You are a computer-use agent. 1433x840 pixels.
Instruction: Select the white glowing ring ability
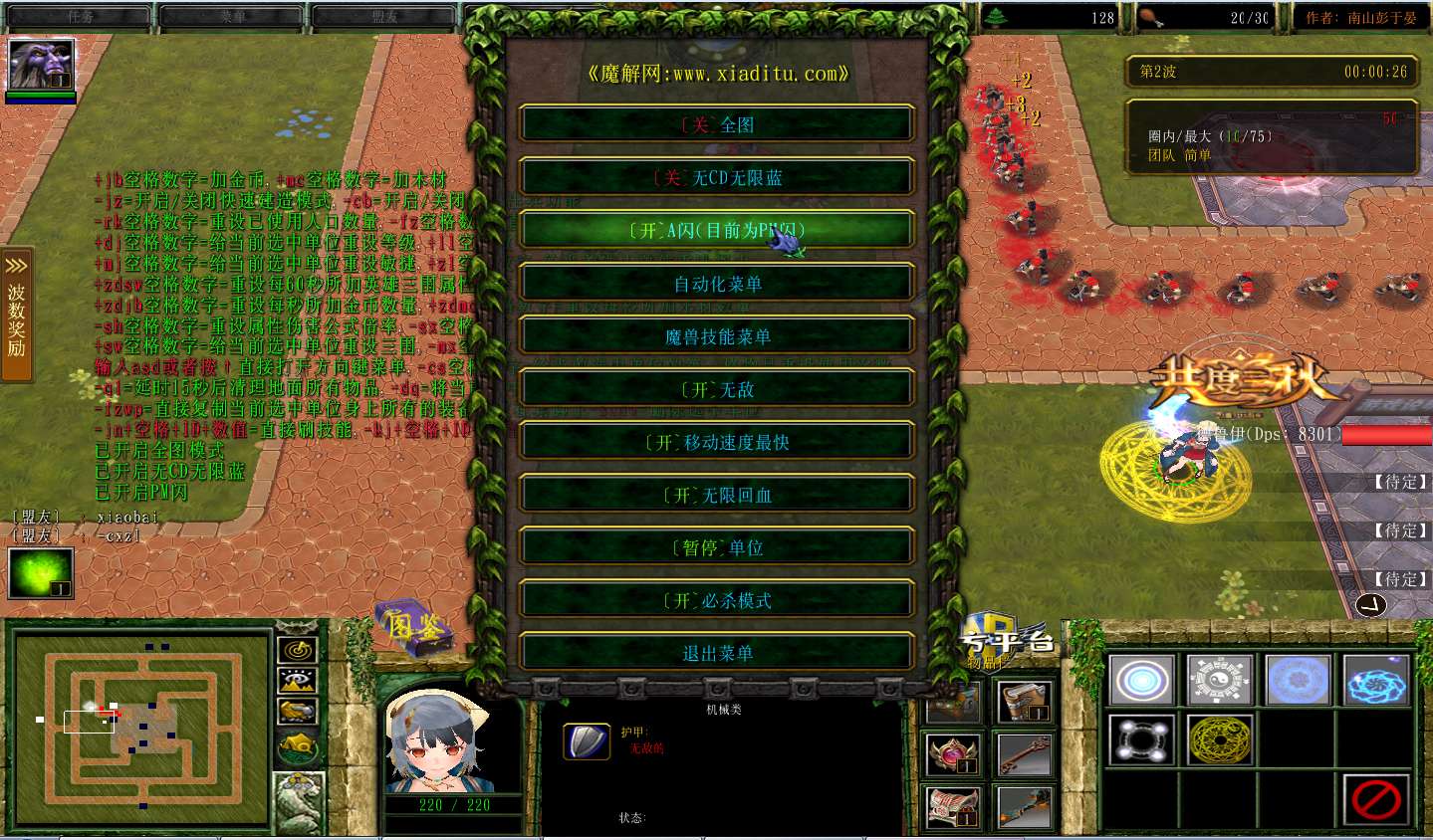tap(1141, 682)
